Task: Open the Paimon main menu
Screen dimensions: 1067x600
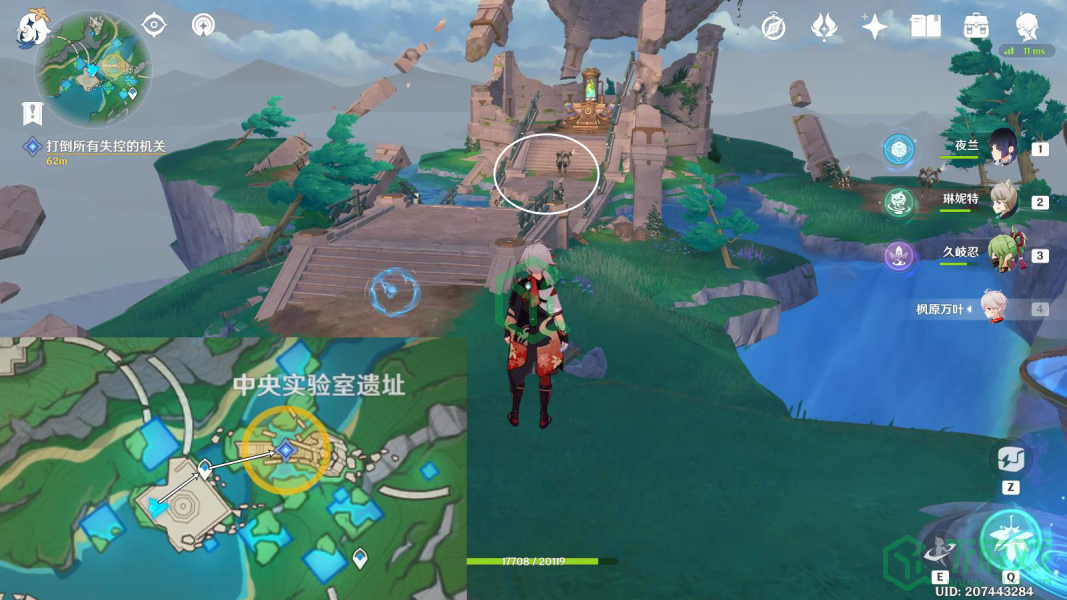Action: [33, 29]
